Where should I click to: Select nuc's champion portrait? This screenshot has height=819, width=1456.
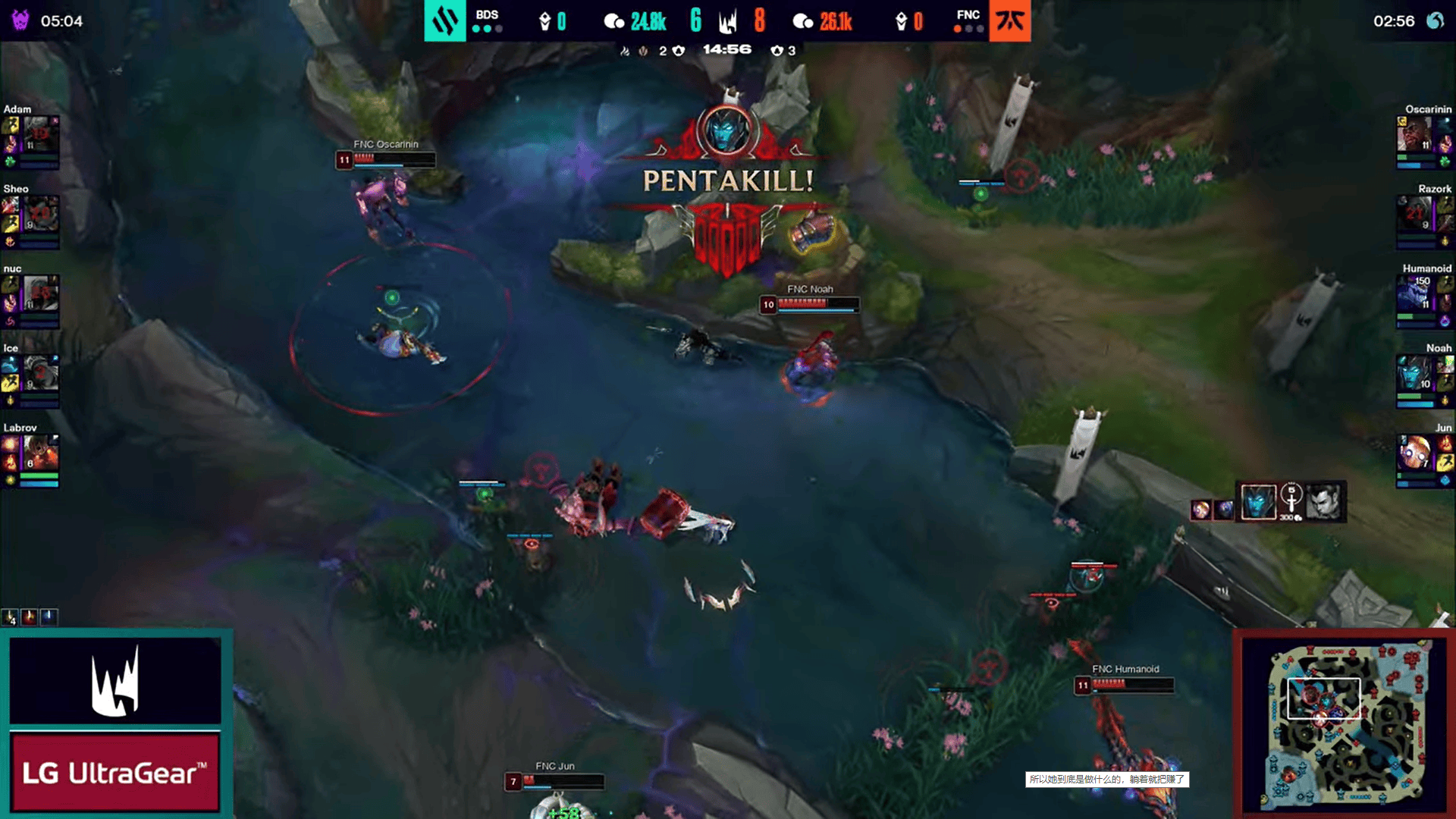(x=40, y=293)
